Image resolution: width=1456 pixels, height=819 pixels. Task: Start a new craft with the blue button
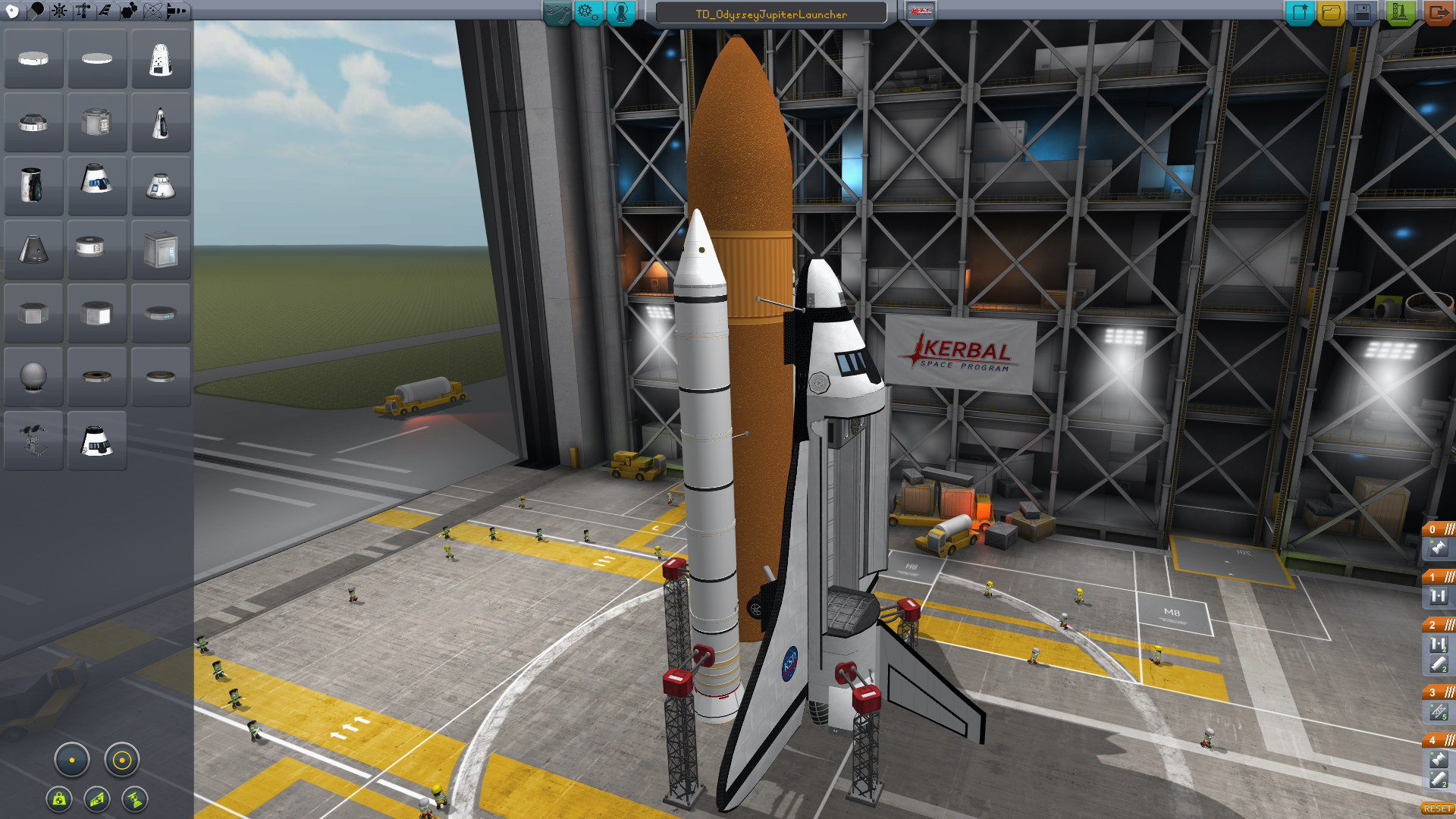1299,13
